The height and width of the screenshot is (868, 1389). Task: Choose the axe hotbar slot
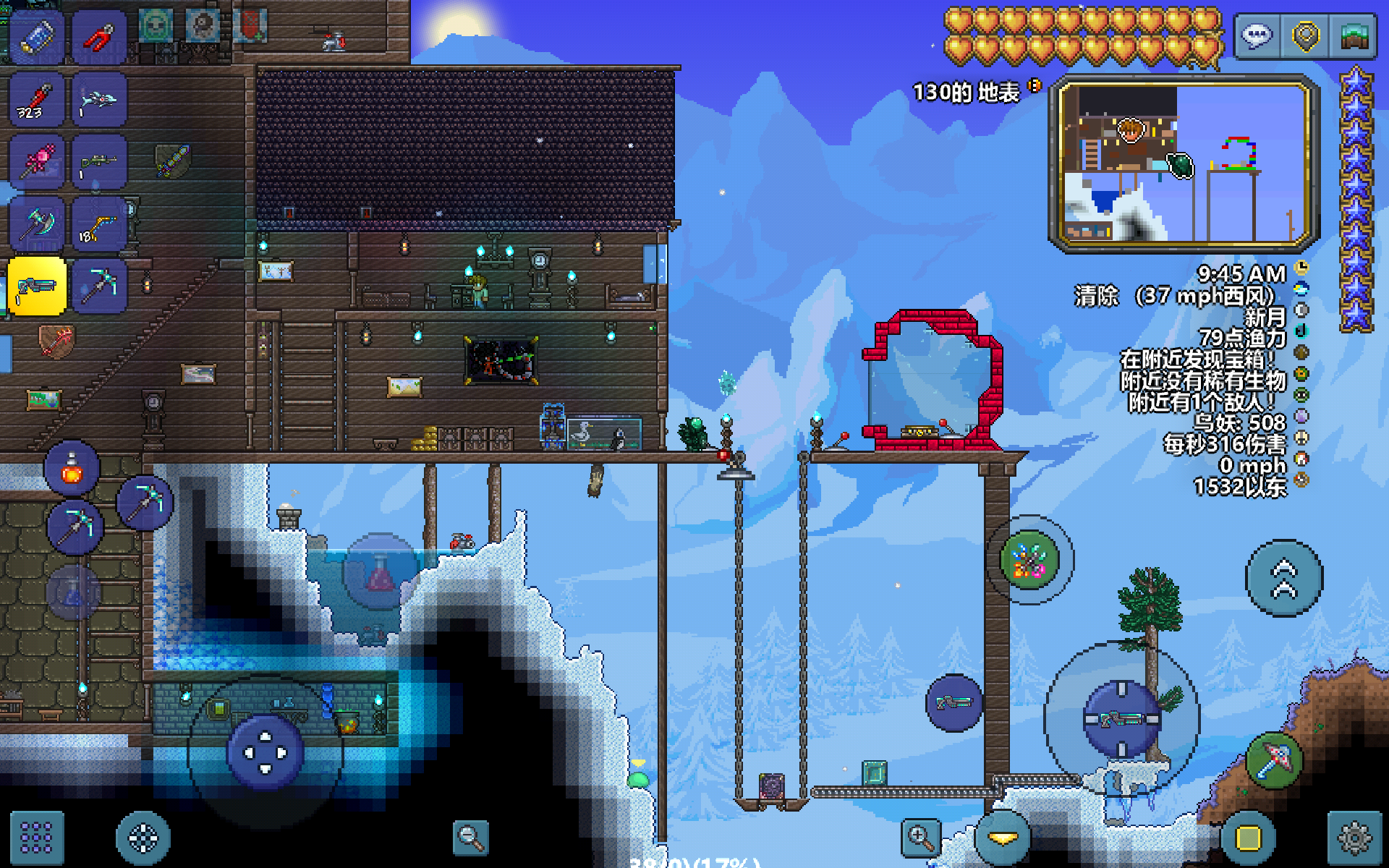pyautogui.click(x=38, y=224)
